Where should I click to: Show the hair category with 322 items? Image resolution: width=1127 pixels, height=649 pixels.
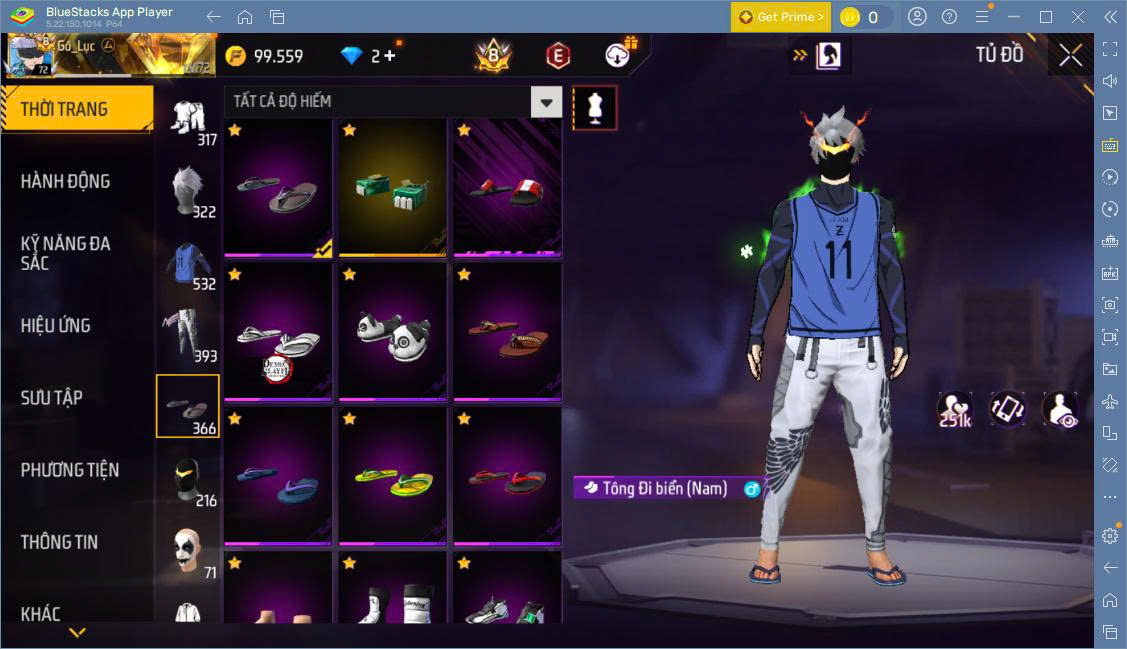(187, 190)
